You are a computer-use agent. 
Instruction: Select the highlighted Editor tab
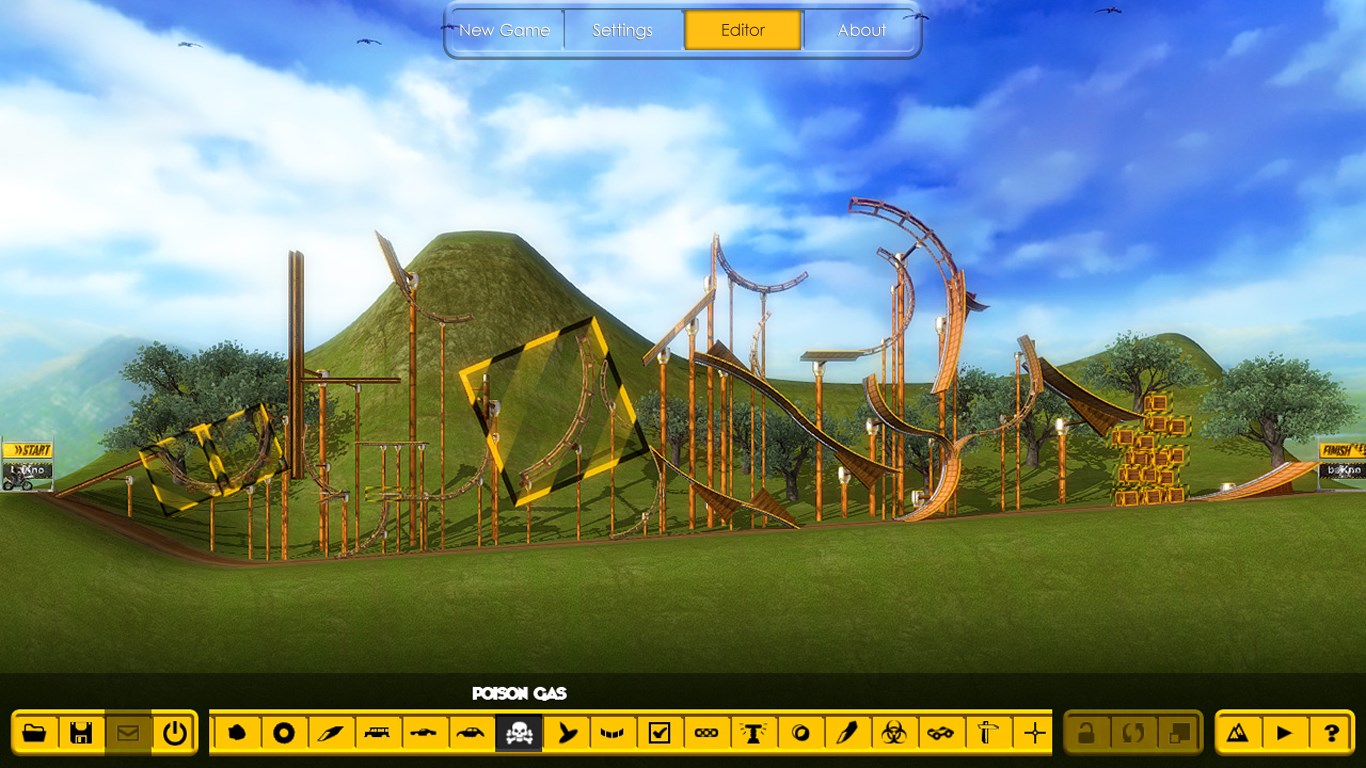click(x=743, y=30)
